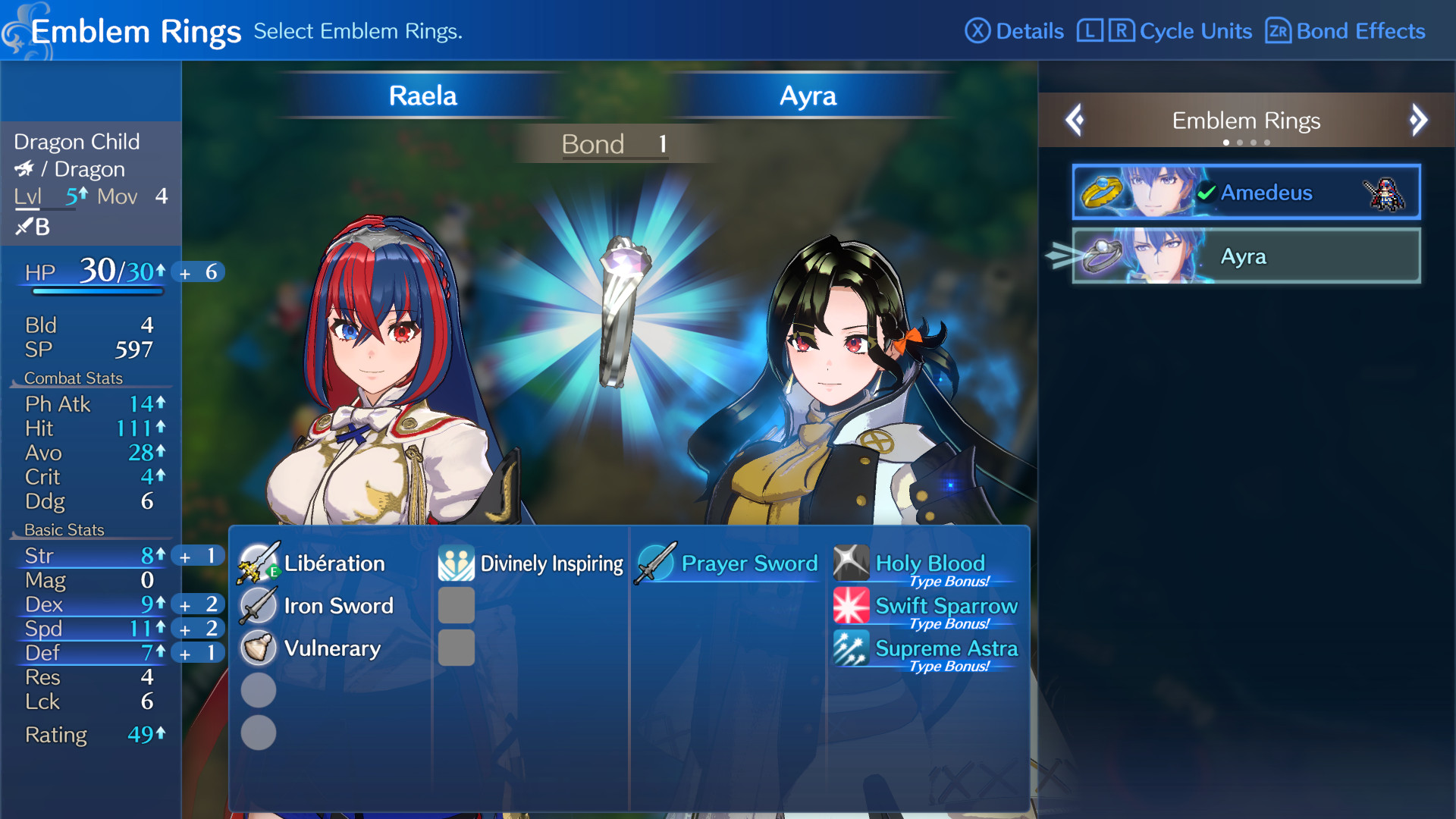Click the Prayer Sword skill icon
1456x819 pixels.
[654, 563]
